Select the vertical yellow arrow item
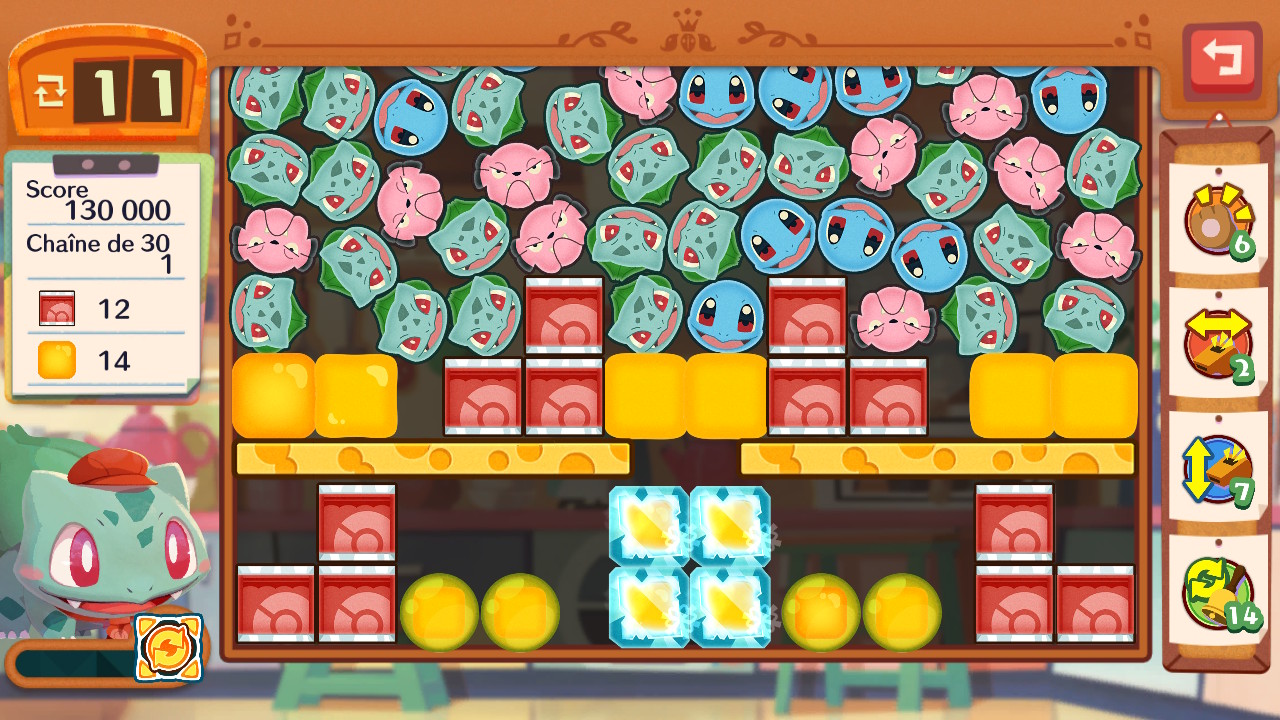The image size is (1280, 720). coord(1217,468)
